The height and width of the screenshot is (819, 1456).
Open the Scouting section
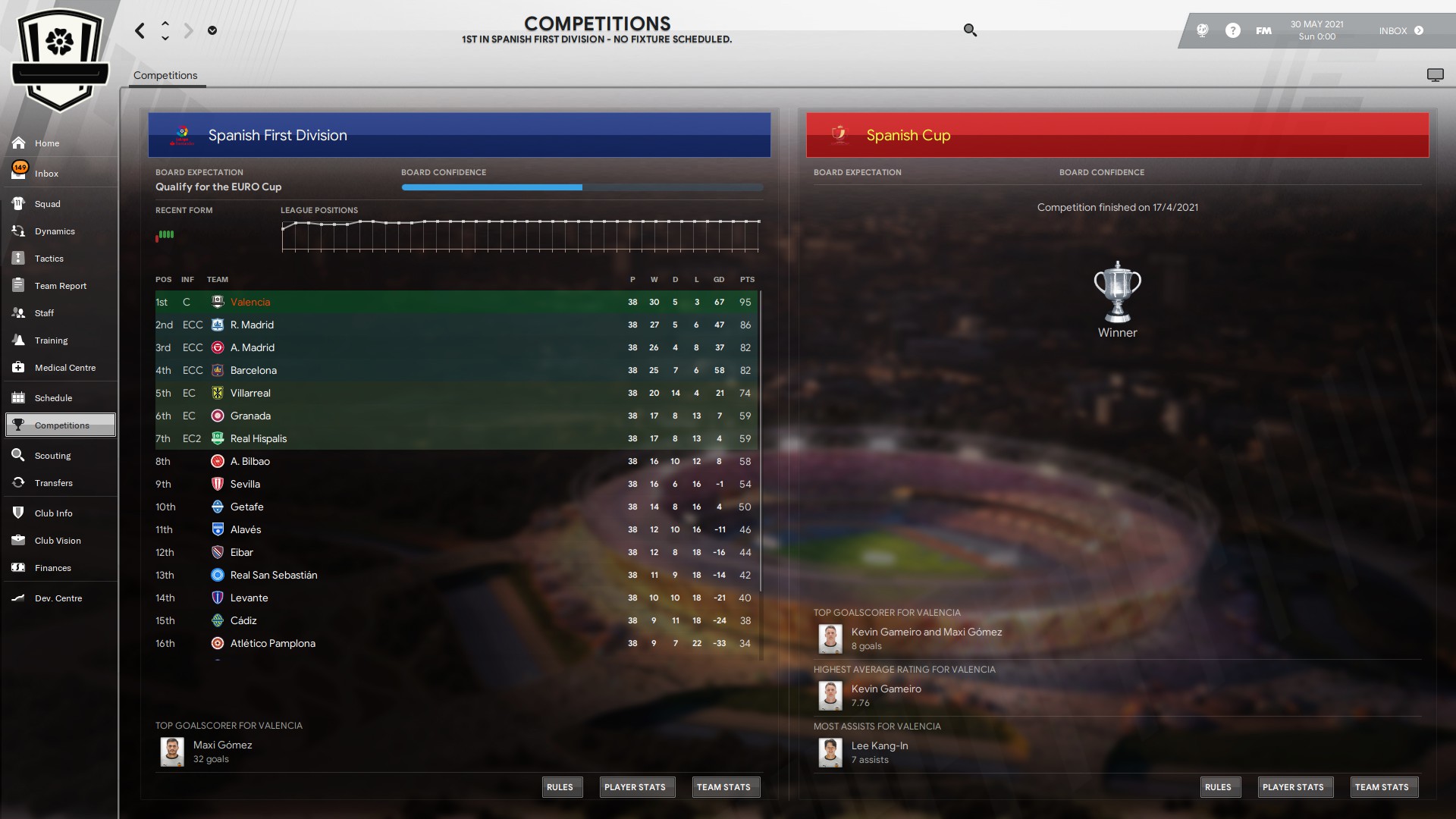point(52,456)
